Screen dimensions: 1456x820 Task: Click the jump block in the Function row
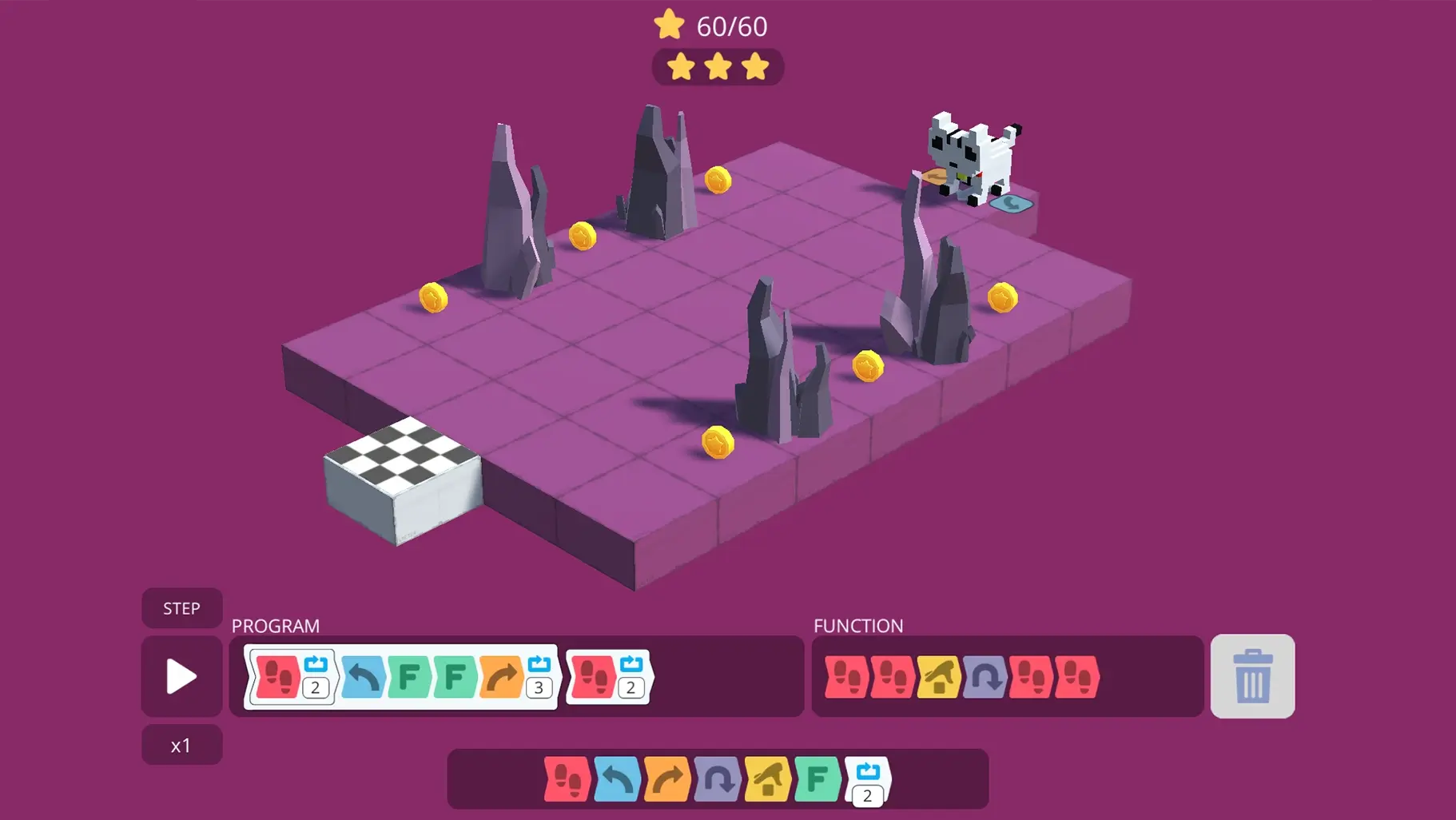pyautogui.click(x=941, y=678)
